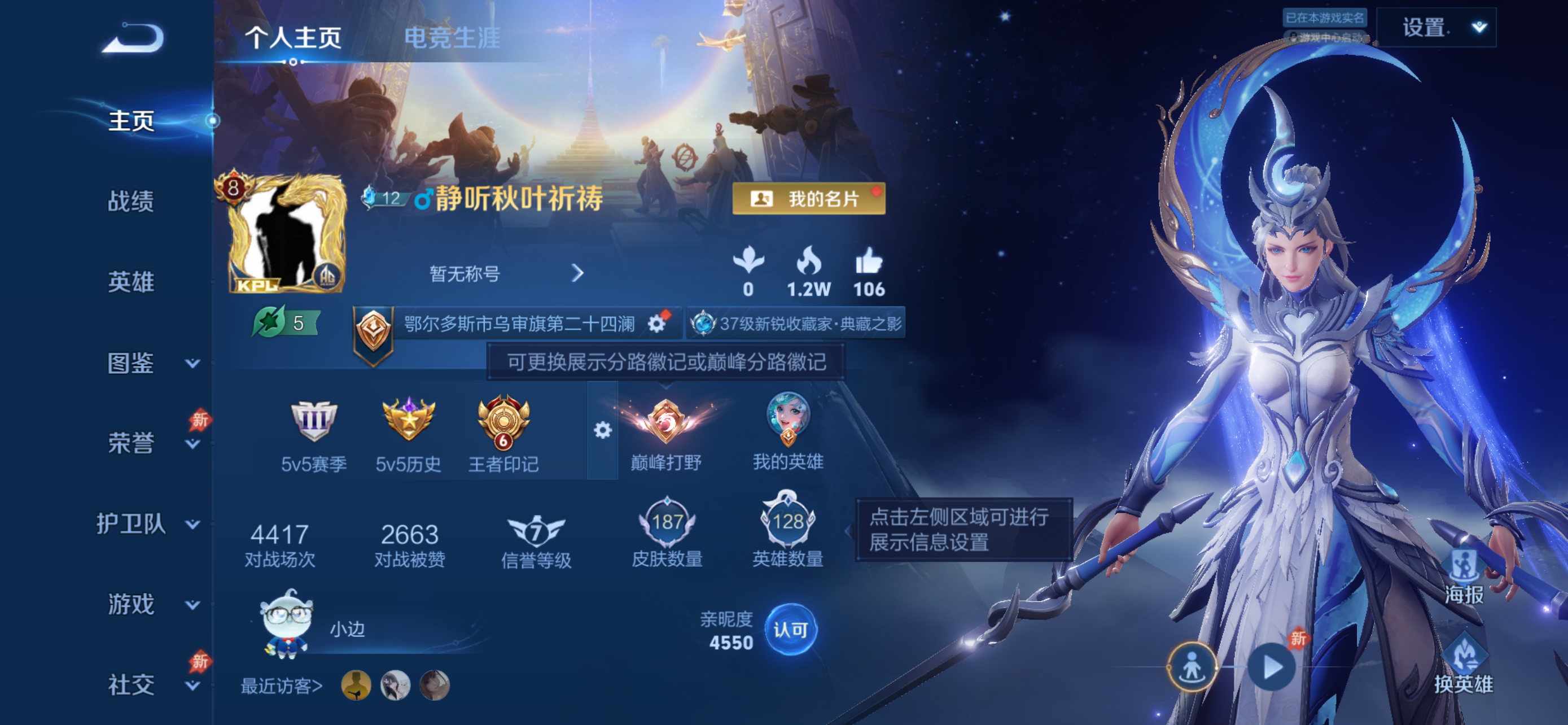Click the thumbs-up like counter
The image size is (1568, 725).
click(x=870, y=268)
